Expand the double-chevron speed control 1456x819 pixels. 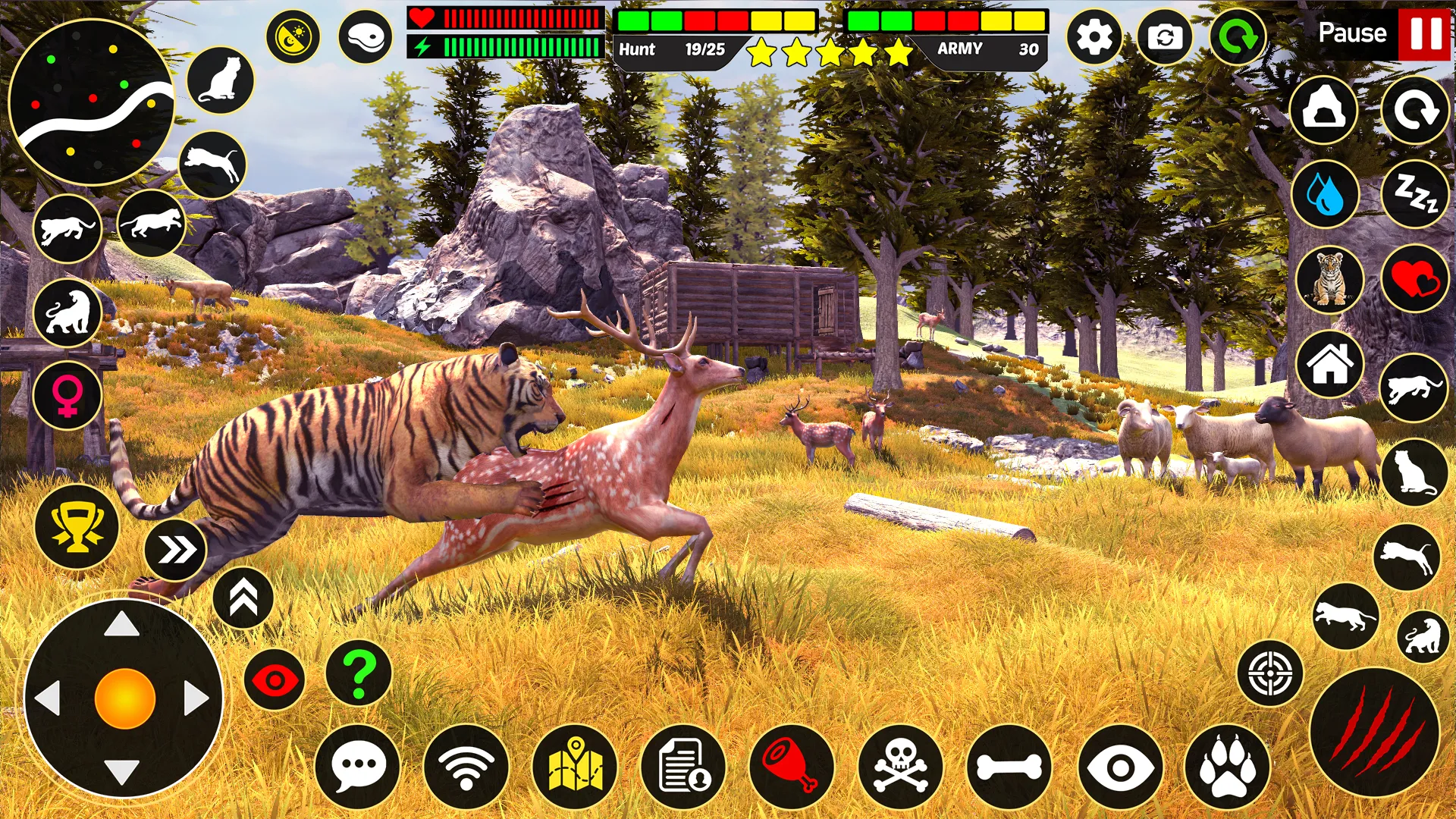tap(178, 544)
